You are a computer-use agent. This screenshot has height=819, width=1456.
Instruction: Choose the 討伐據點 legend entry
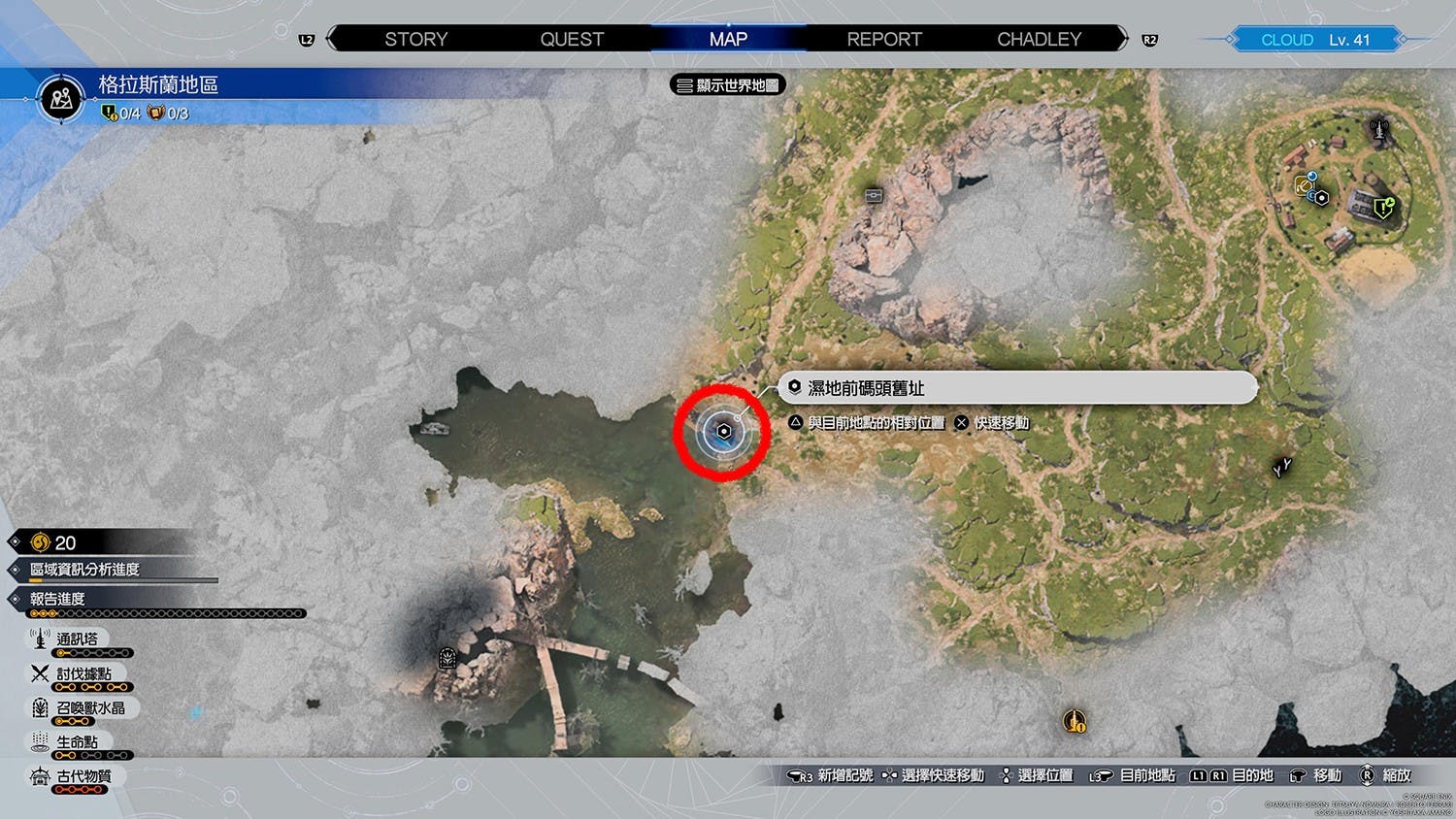tap(83, 673)
